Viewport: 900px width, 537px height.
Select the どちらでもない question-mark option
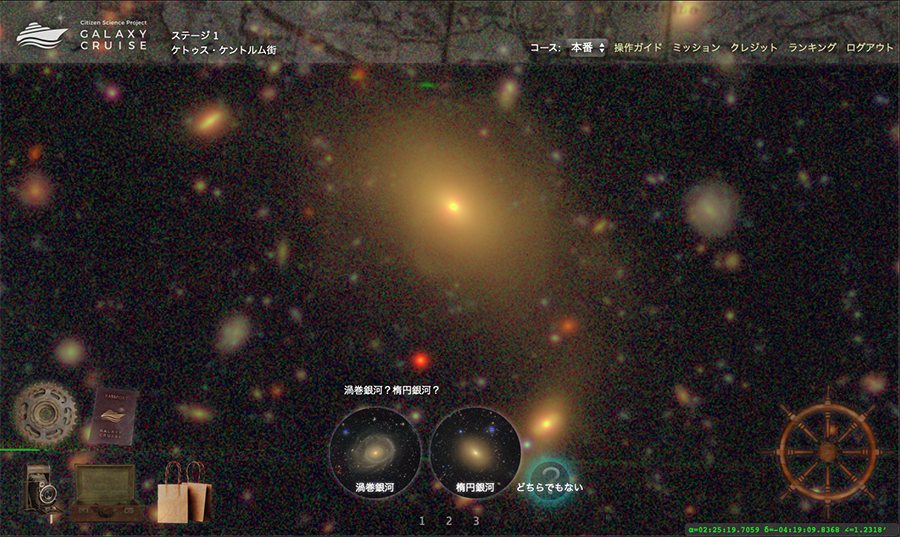pyautogui.click(x=548, y=478)
